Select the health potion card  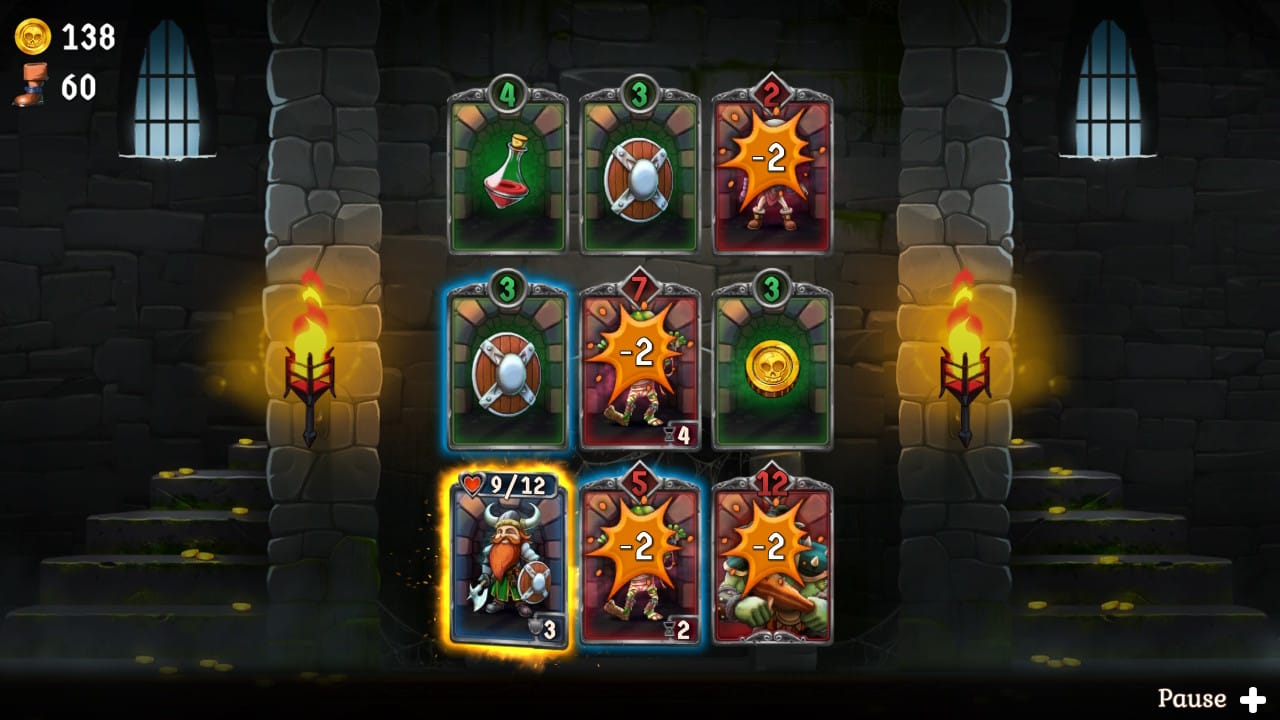pos(508,176)
